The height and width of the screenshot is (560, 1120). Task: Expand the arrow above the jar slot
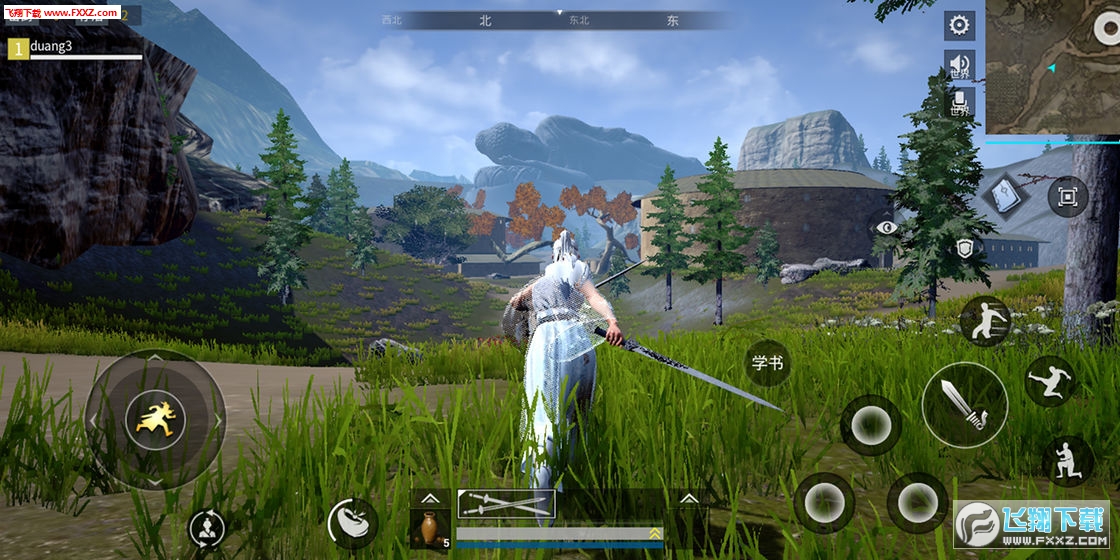(429, 497)
